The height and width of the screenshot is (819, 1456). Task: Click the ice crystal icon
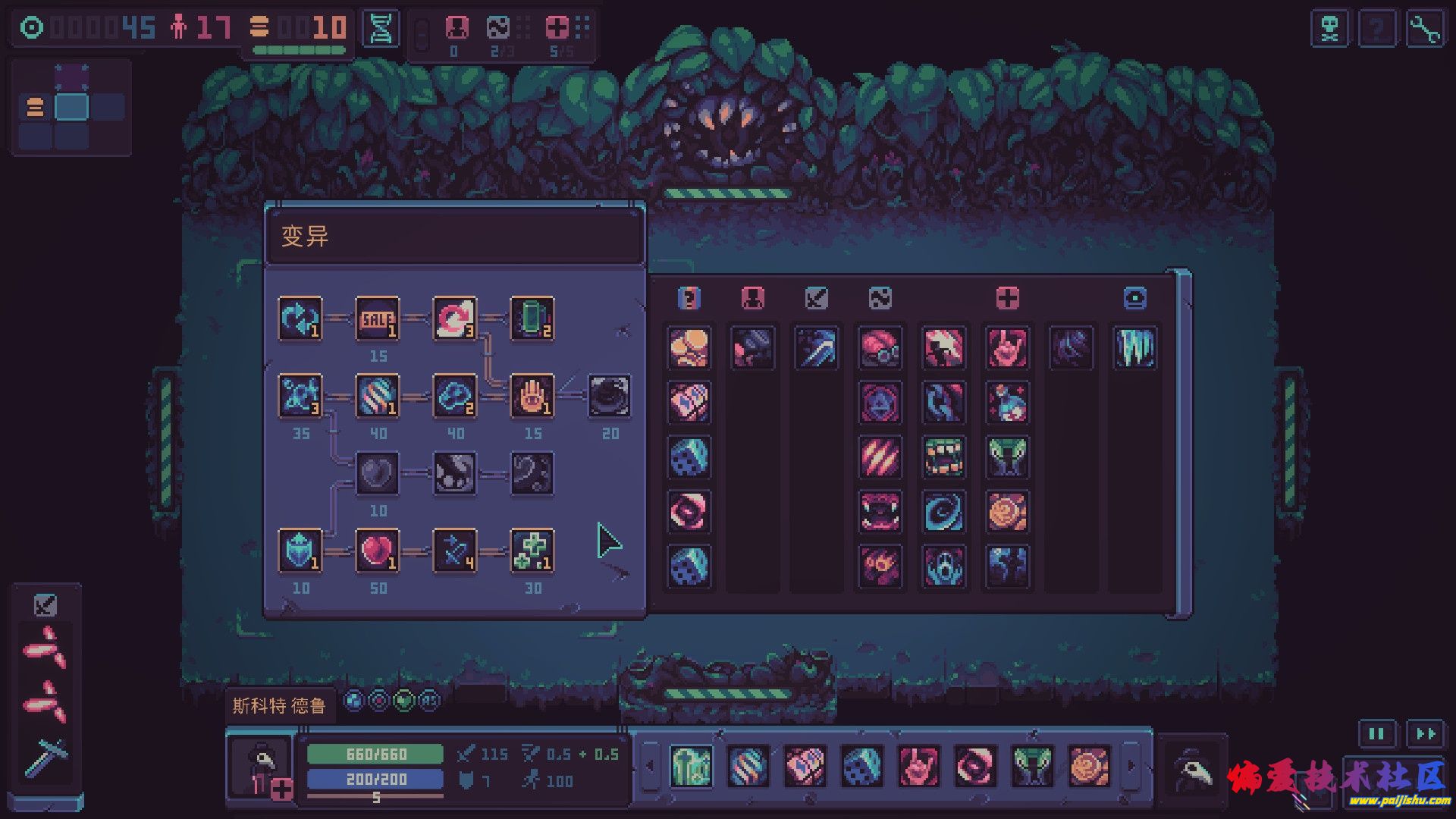1134,348
